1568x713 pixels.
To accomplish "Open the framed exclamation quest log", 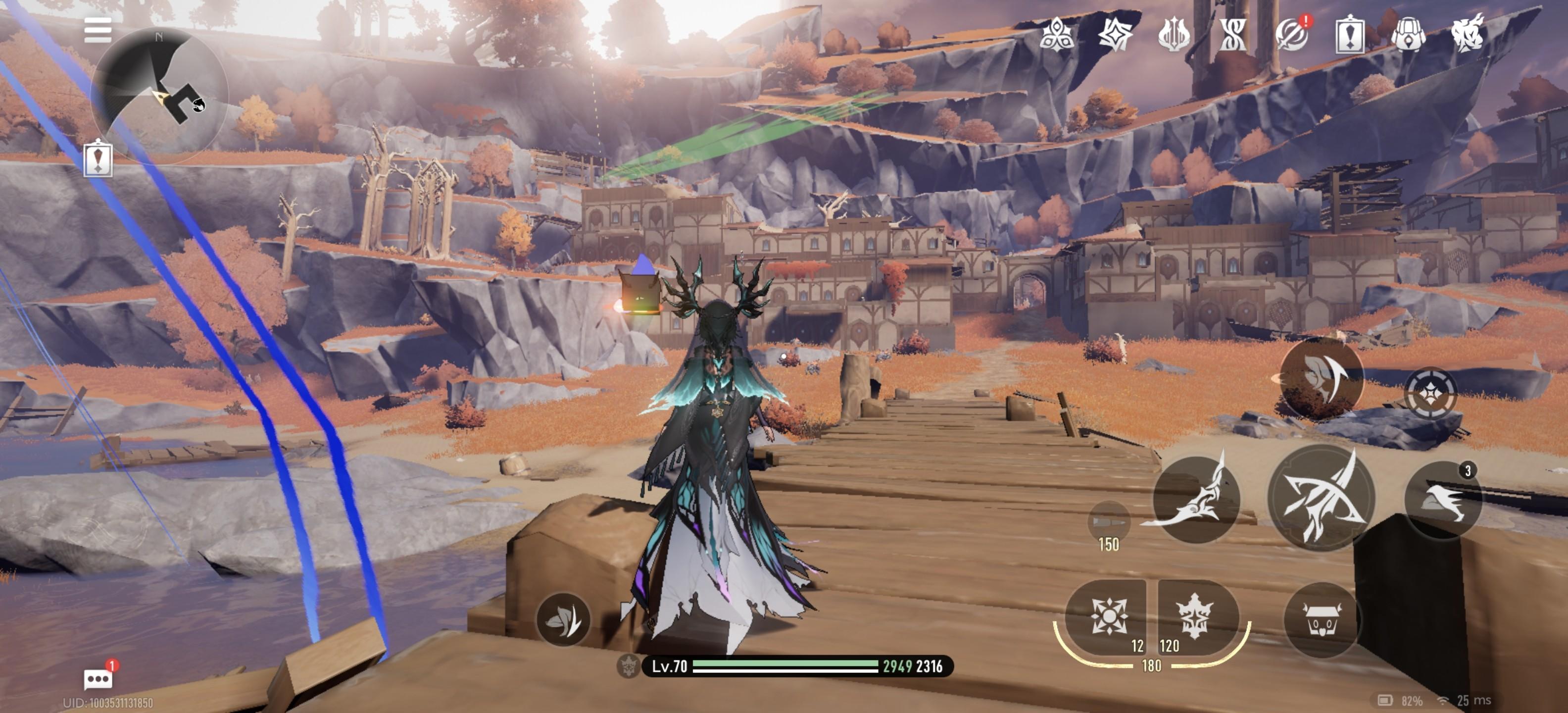I will click(1349, 35).
